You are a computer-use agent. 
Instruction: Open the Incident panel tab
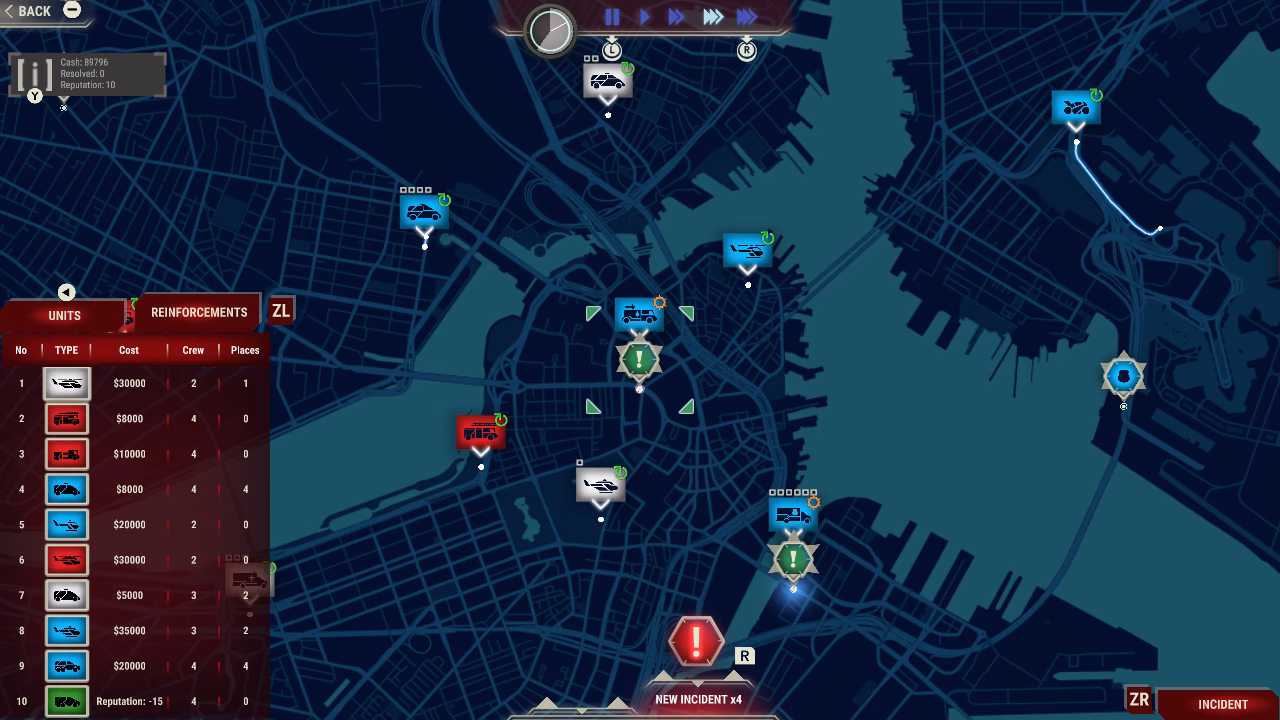pyautogui.click(x=1222, y=704)
